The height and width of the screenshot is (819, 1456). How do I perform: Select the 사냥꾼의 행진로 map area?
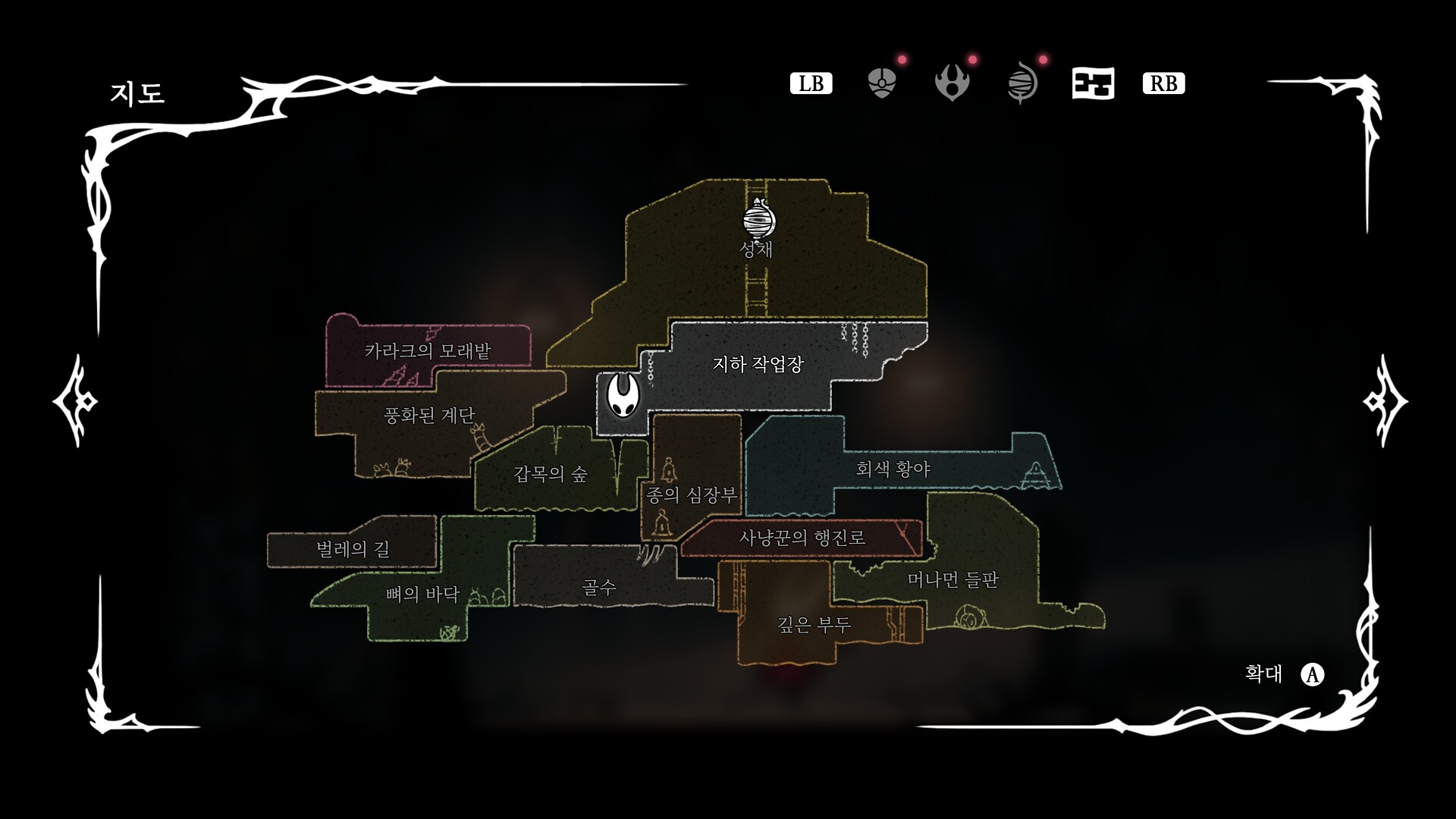click(802, 538)
